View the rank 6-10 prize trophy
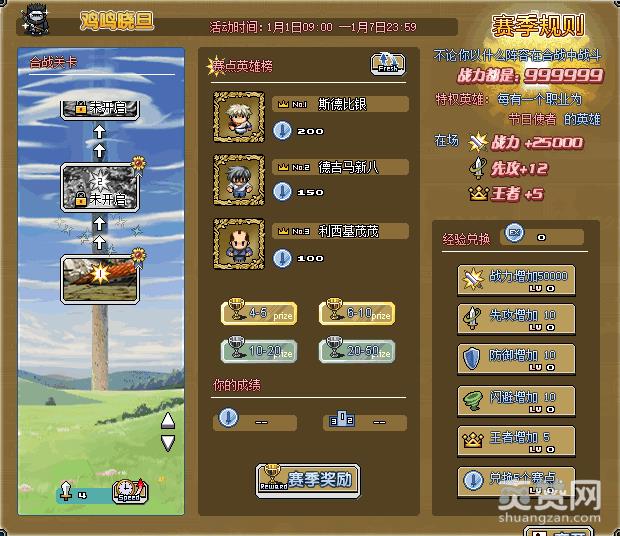This screenshot has height=536, width=620. (x=356, y=313)
